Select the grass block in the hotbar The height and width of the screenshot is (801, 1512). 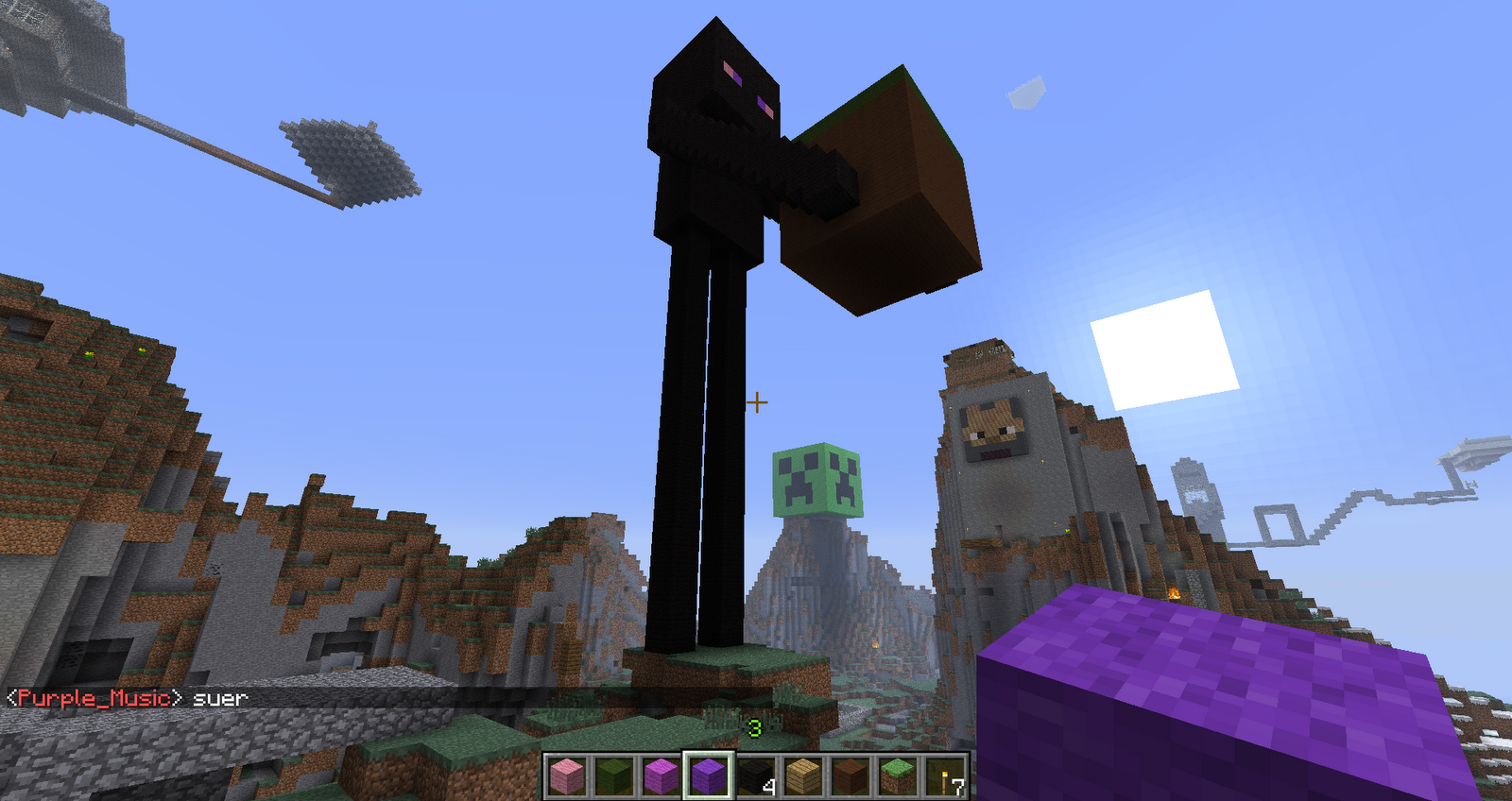892,776
